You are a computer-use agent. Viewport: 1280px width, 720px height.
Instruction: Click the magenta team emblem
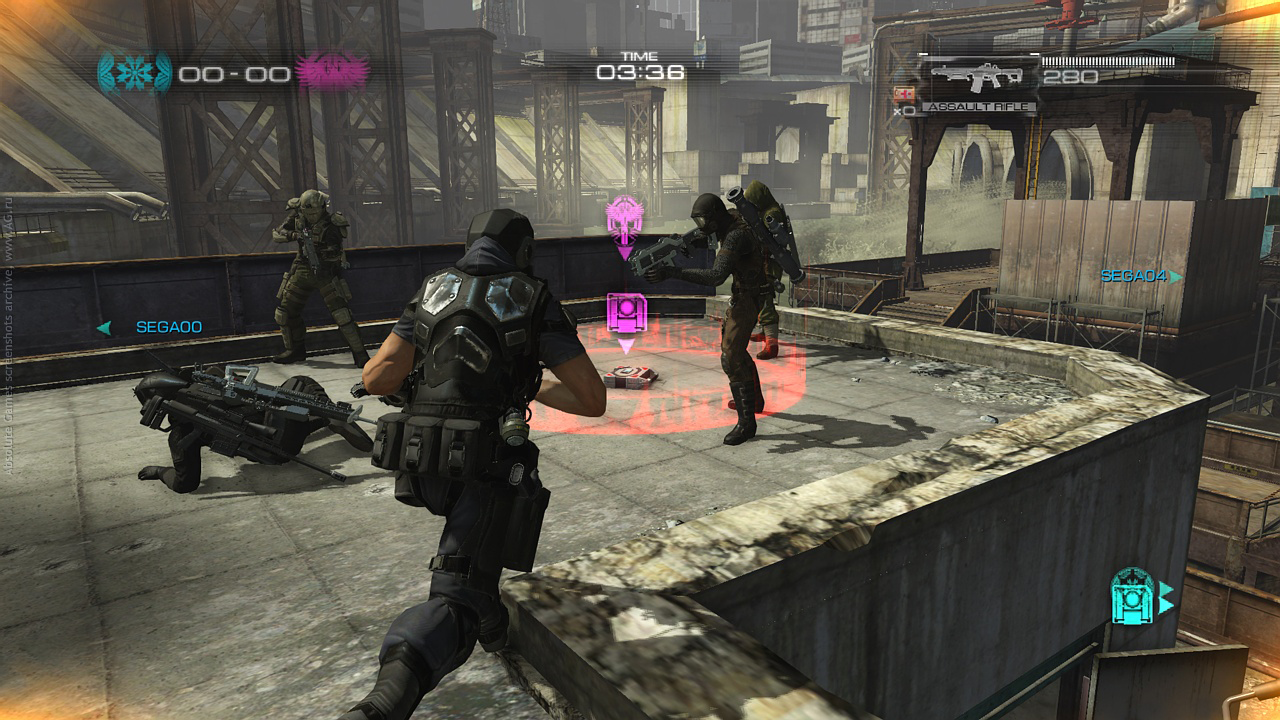[332, 72]
